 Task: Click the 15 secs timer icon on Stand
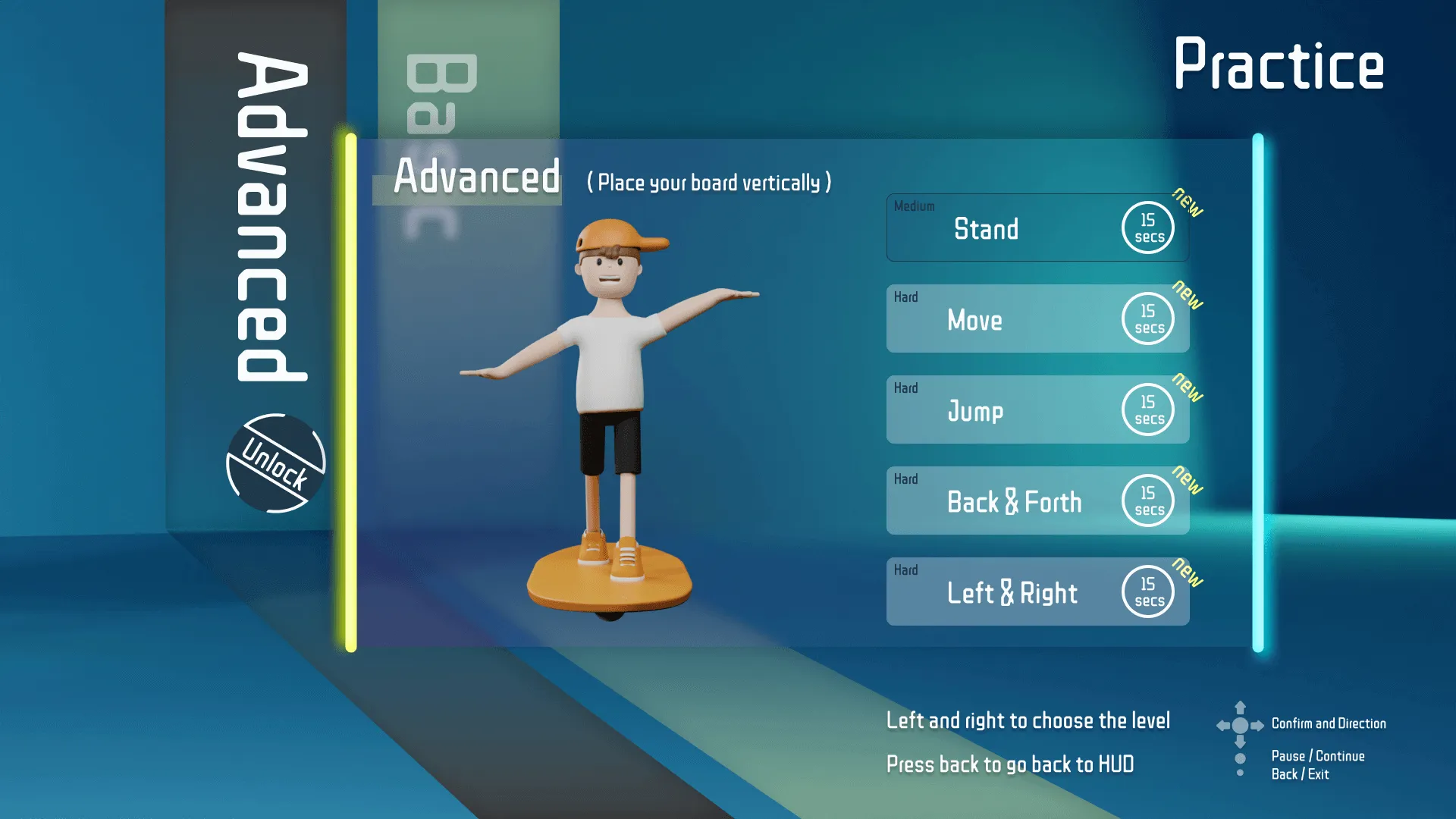click(1147, 227)
